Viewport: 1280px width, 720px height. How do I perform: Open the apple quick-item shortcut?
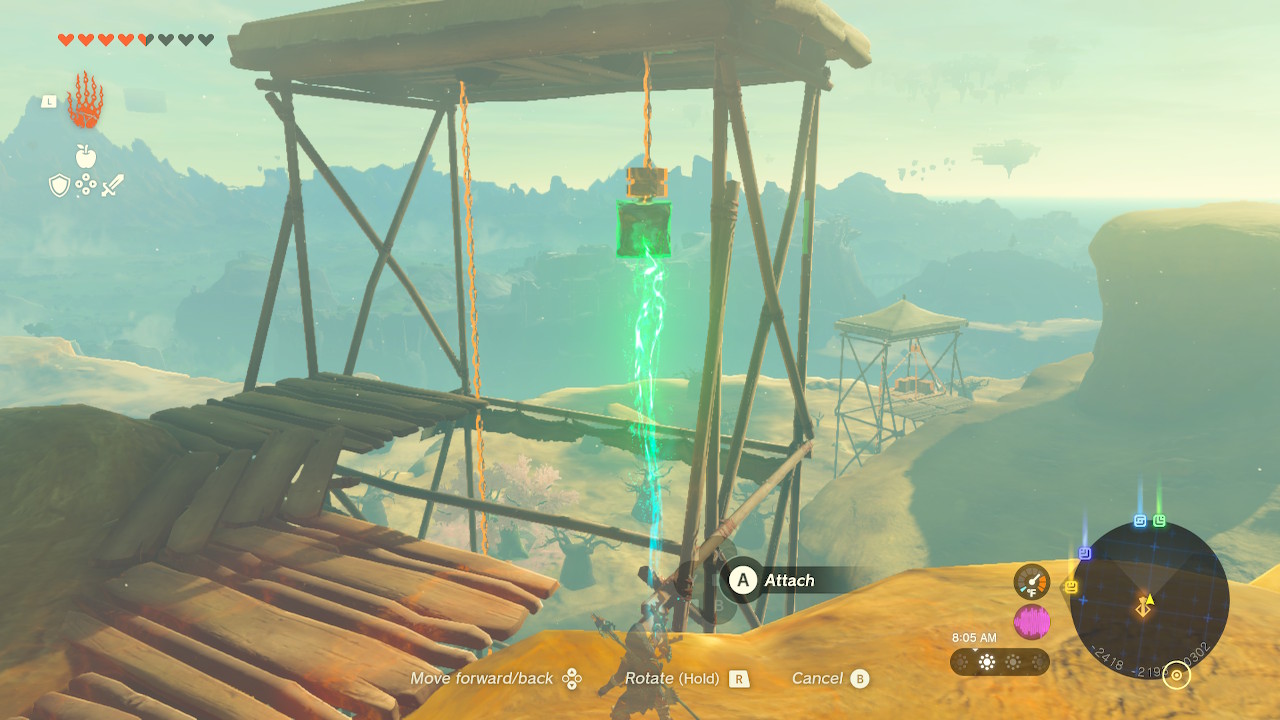(x=85, y=156)
